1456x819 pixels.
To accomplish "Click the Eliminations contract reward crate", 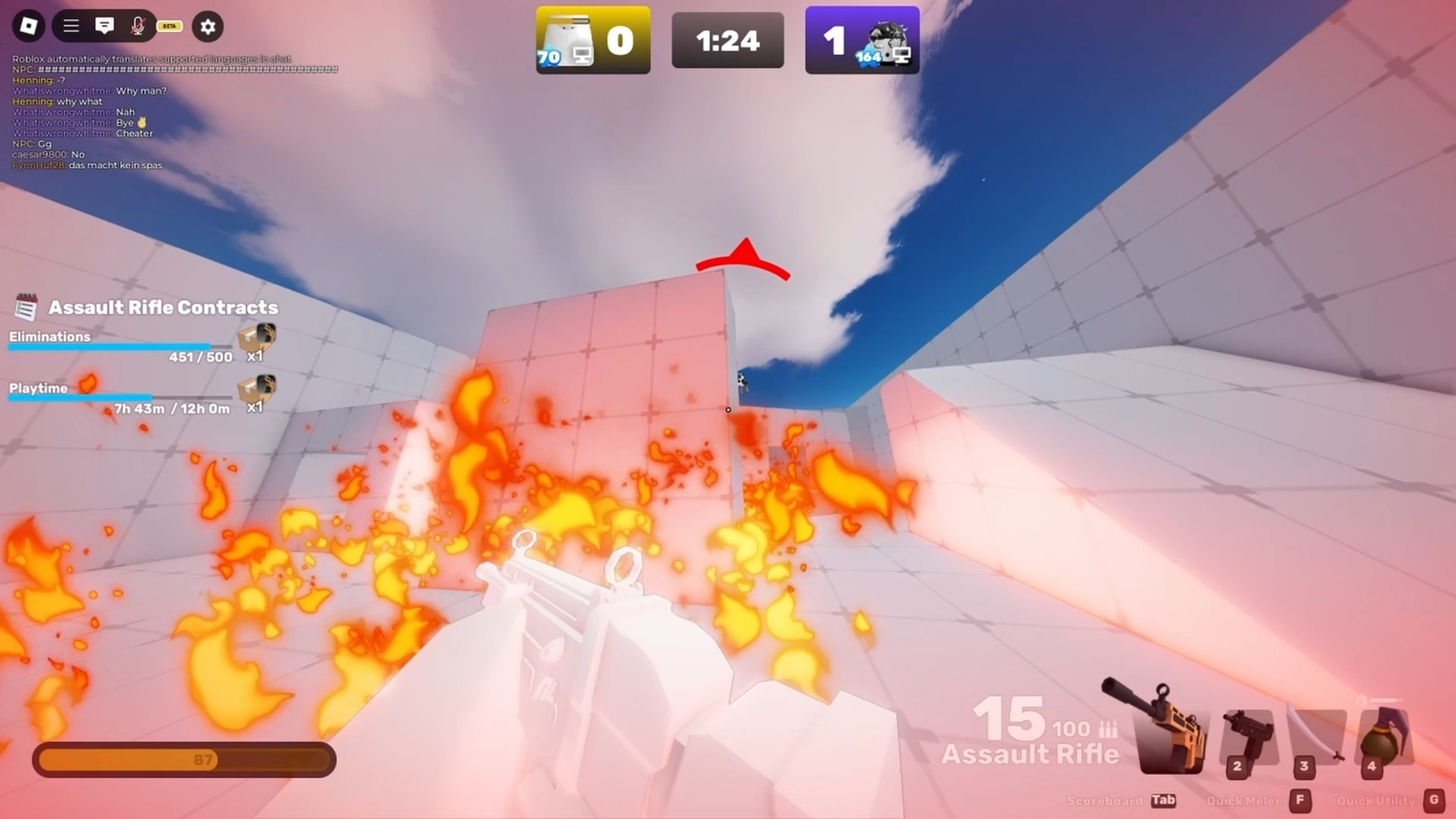I will (x=256, y=341).
